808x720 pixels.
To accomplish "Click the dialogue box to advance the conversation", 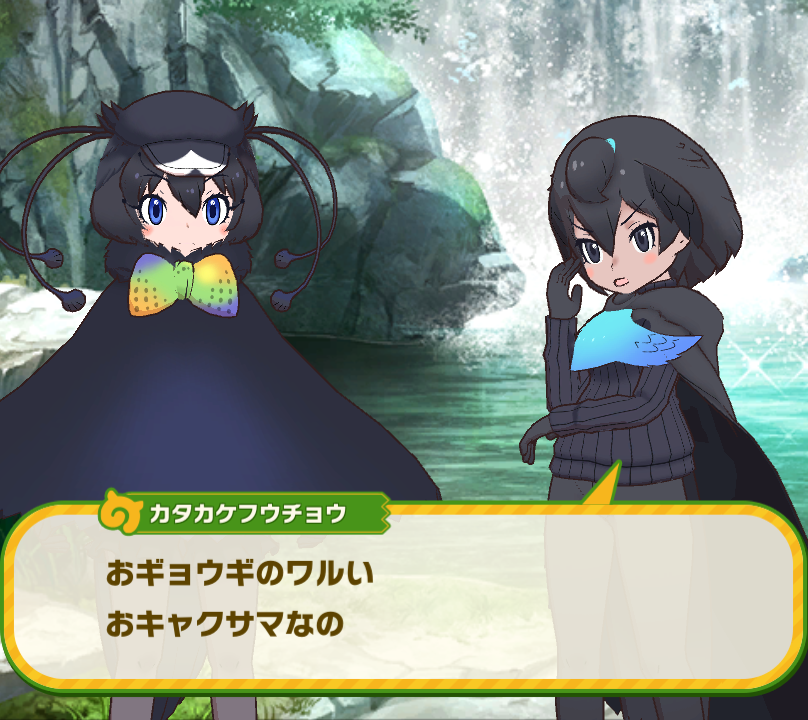I will pos(403,600).
